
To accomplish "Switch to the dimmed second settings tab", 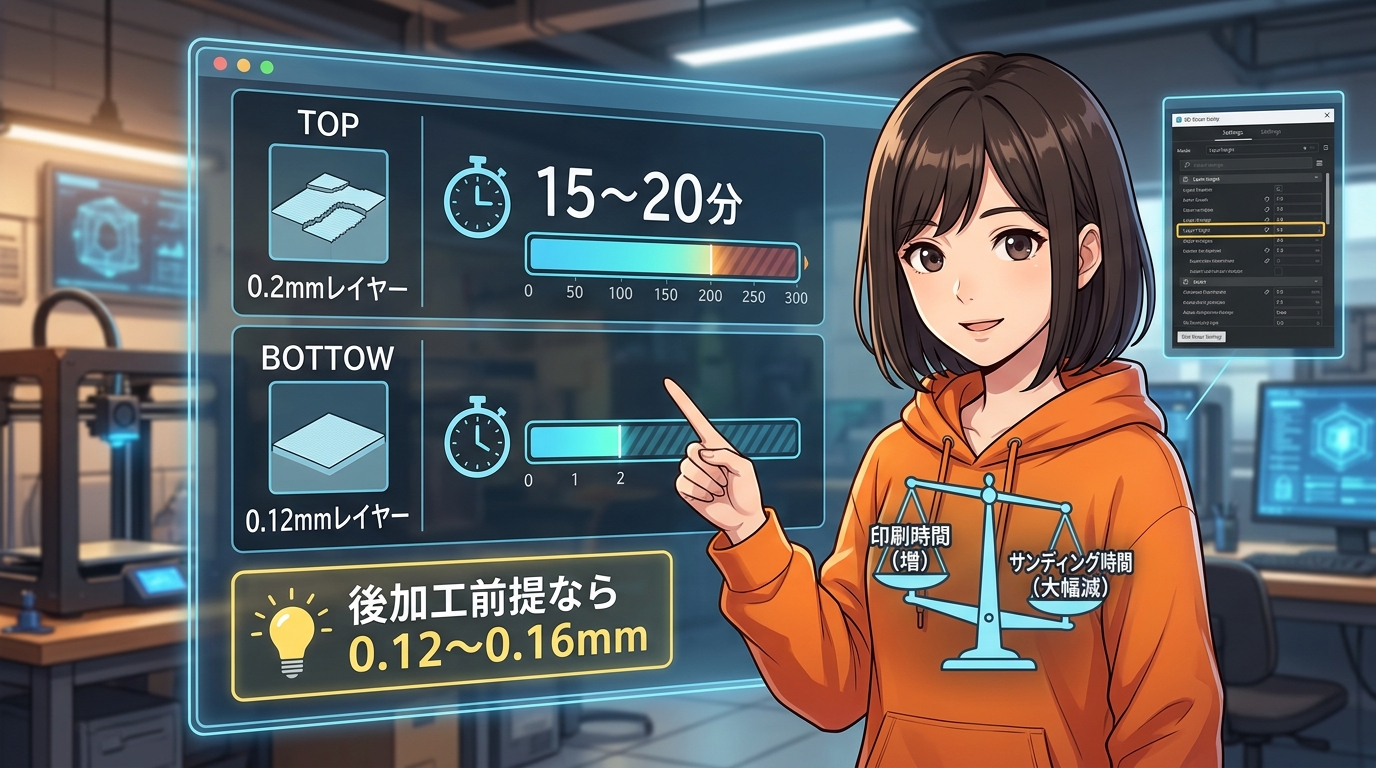I will click(1271, 132).
